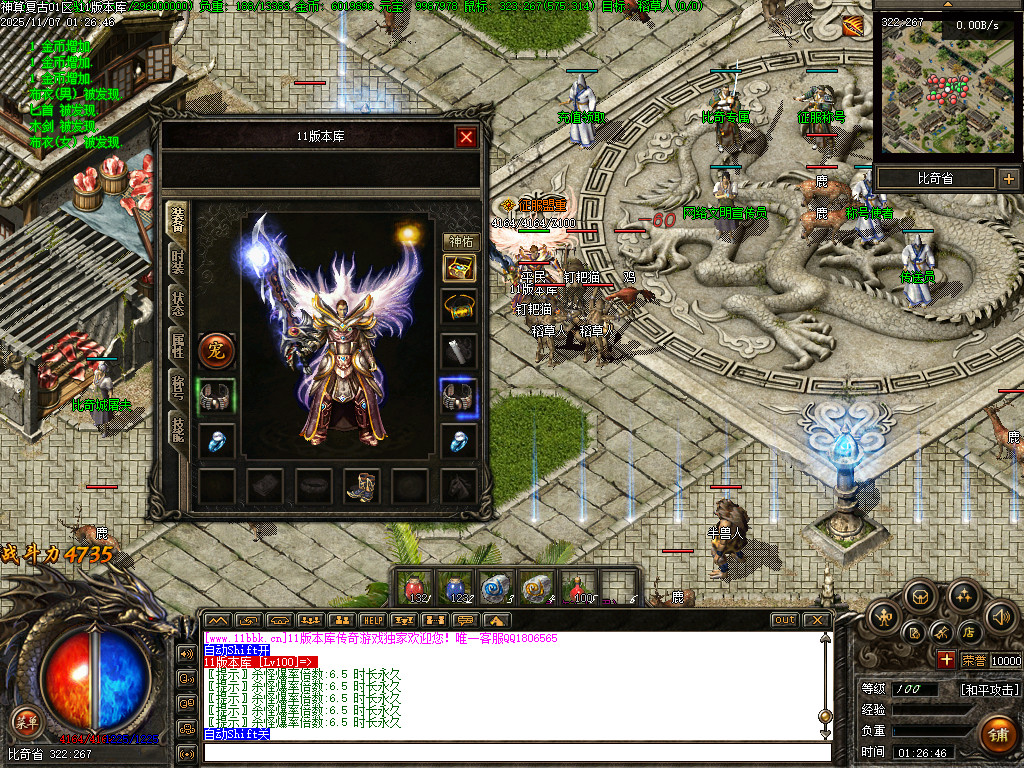Open the 状态 status tab
1024x768 pixels.
click(x=177, y=304)
